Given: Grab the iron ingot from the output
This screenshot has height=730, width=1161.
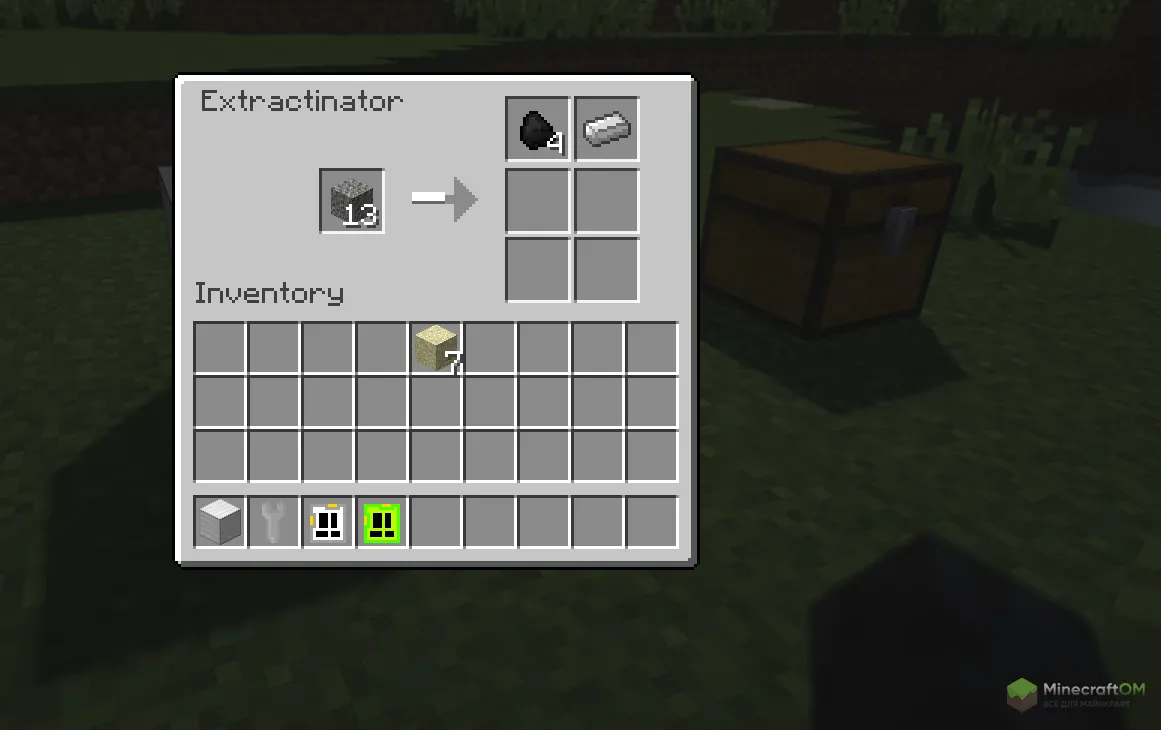Looking at the screenshot, I should pyautogui.click(x=606, y=129).
